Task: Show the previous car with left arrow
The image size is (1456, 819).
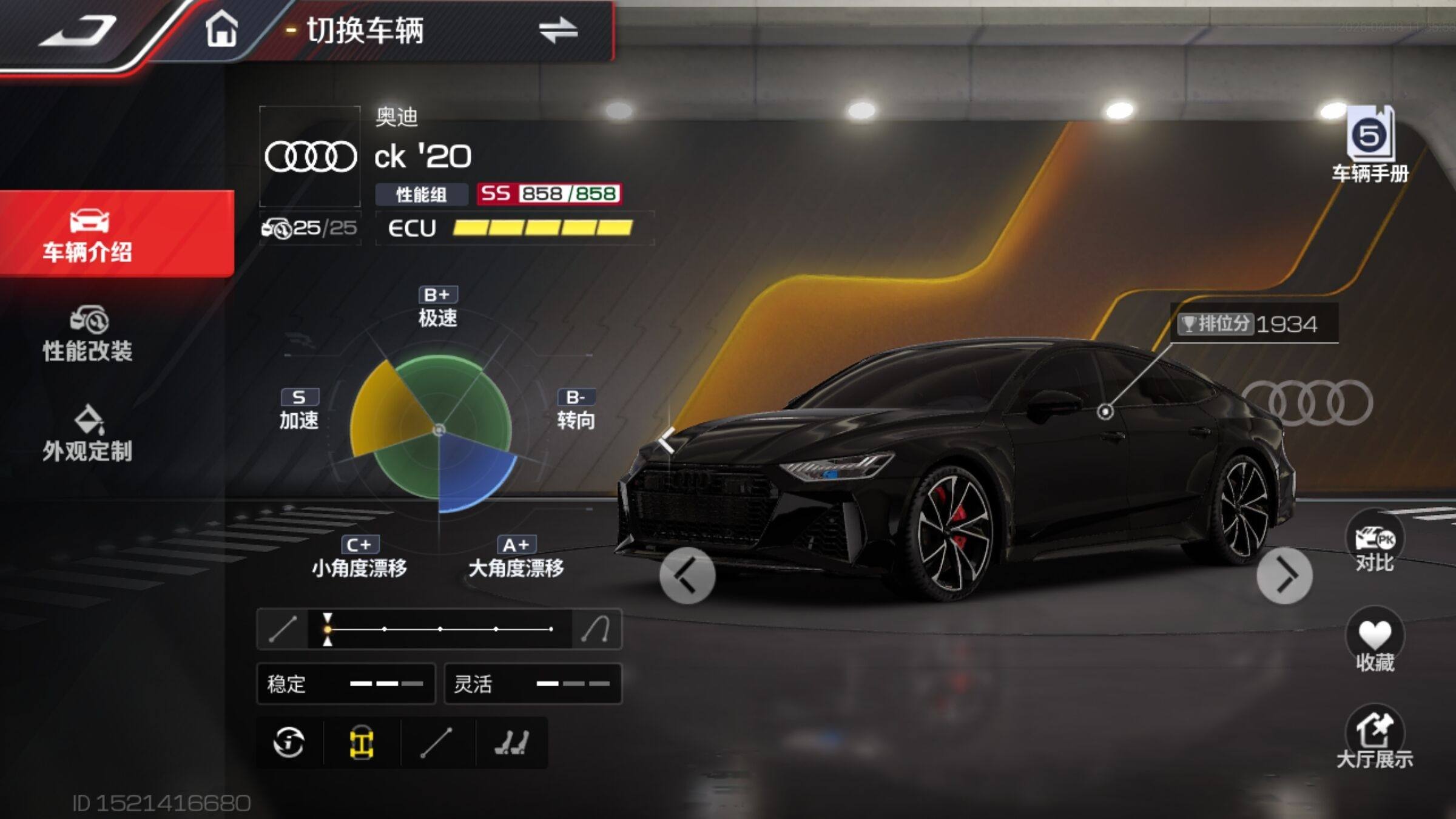Action: click(x=687, y=575)
